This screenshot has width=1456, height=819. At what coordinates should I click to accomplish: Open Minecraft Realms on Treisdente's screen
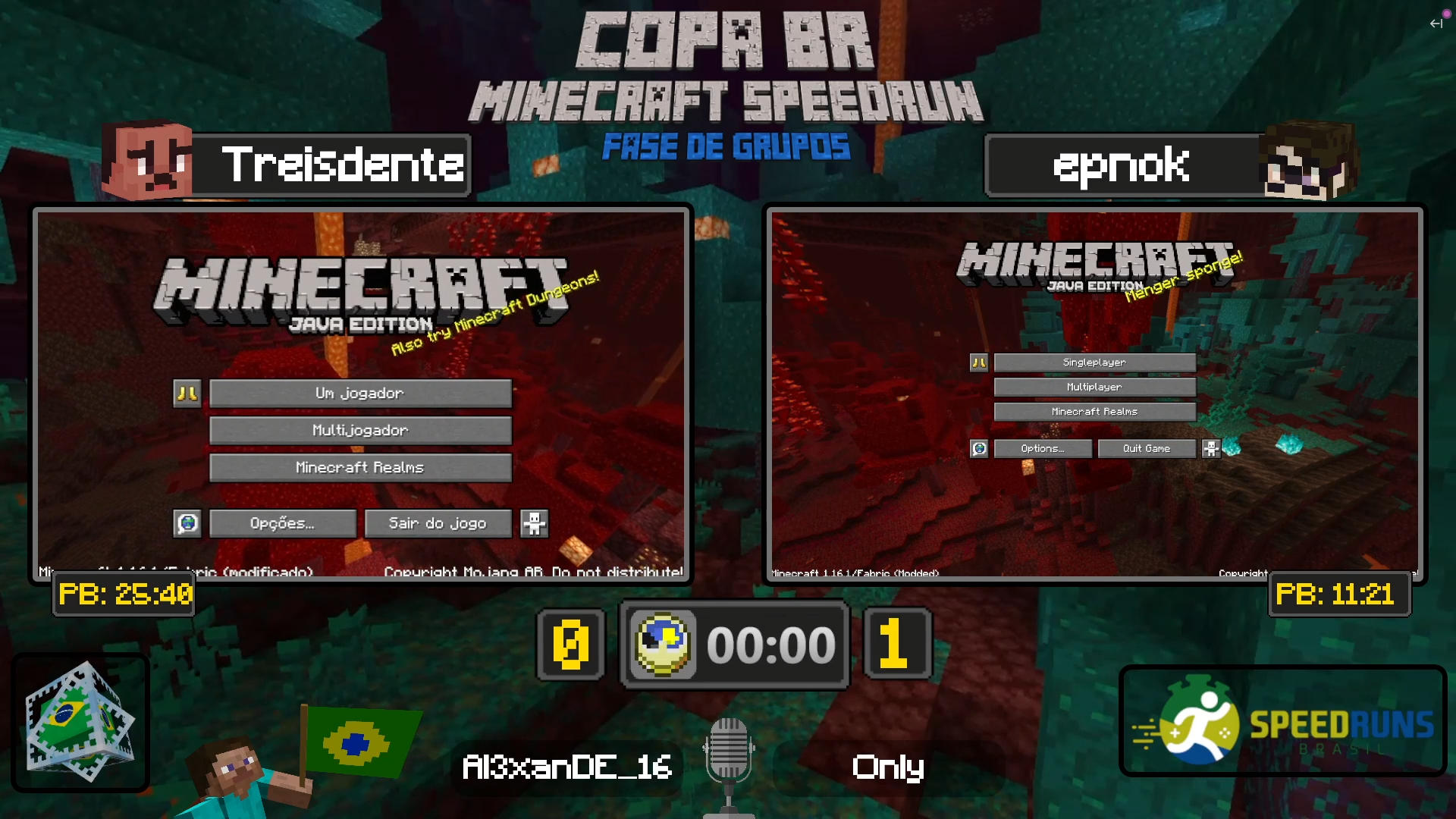(360, 467)
